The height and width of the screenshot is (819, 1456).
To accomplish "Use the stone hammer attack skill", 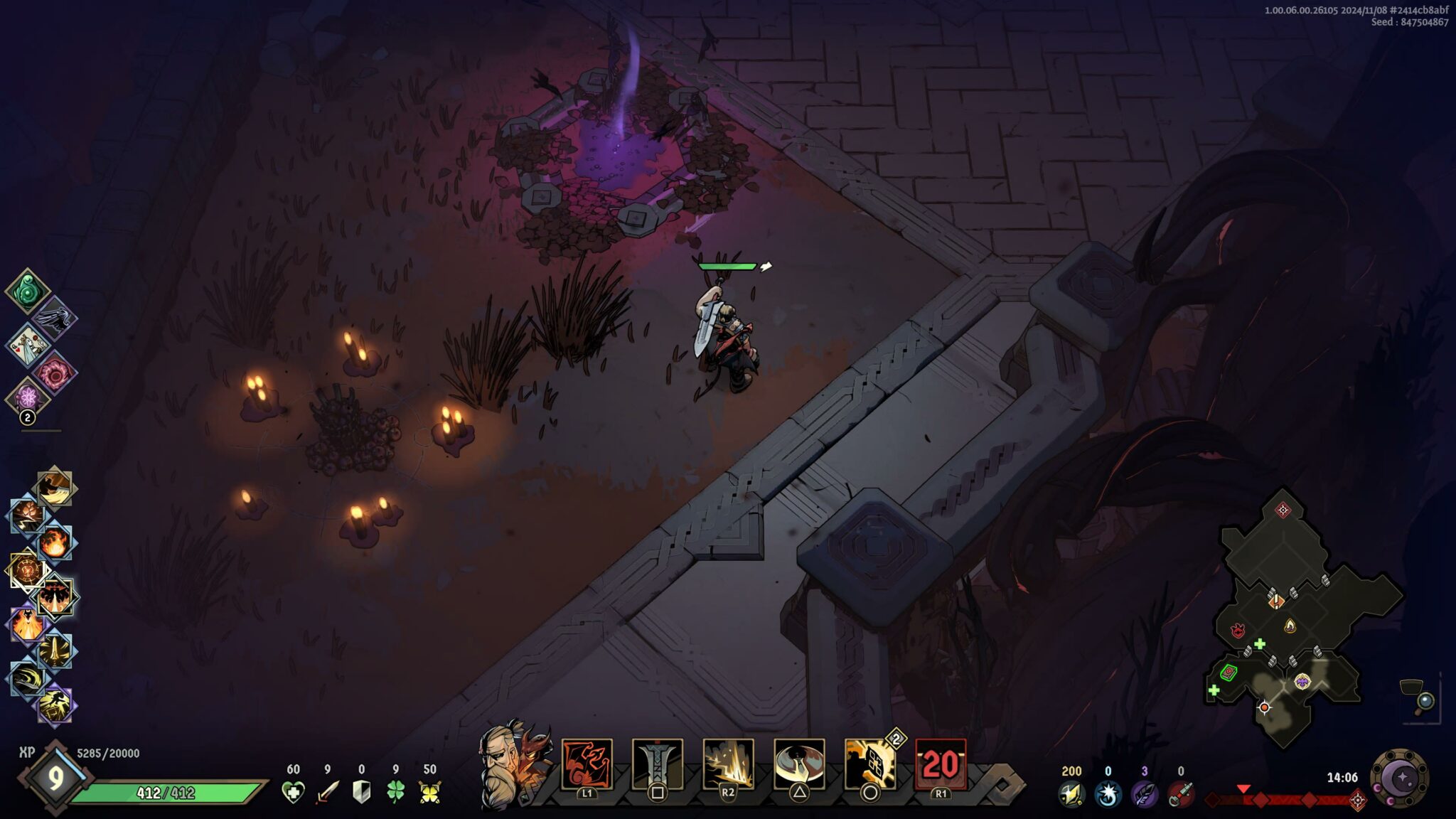I will [658, 764].
